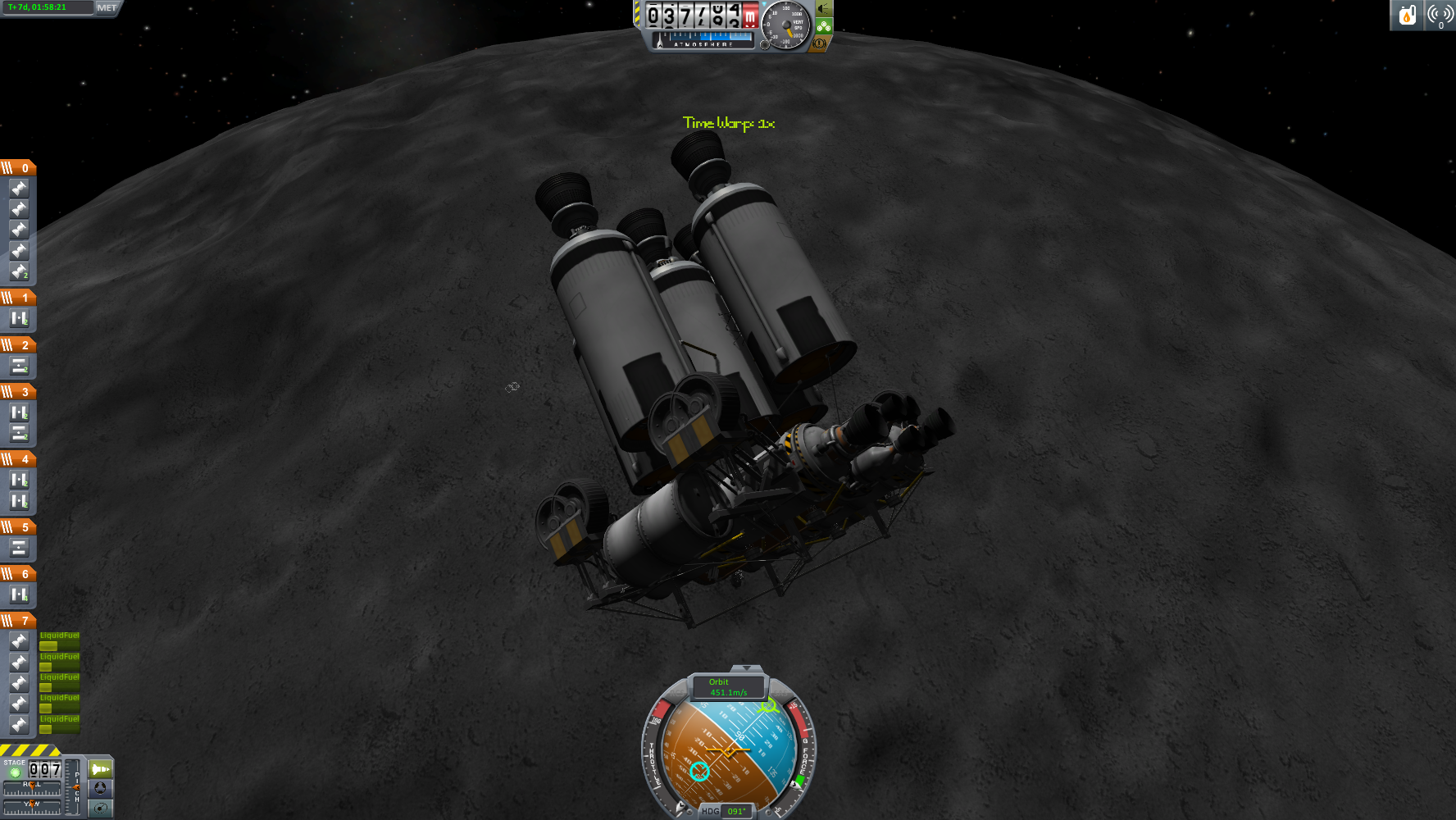Select the stage 0 header
Image resolution: width=1456 pixels, height=820 pixels.
[x=18, y=168]
